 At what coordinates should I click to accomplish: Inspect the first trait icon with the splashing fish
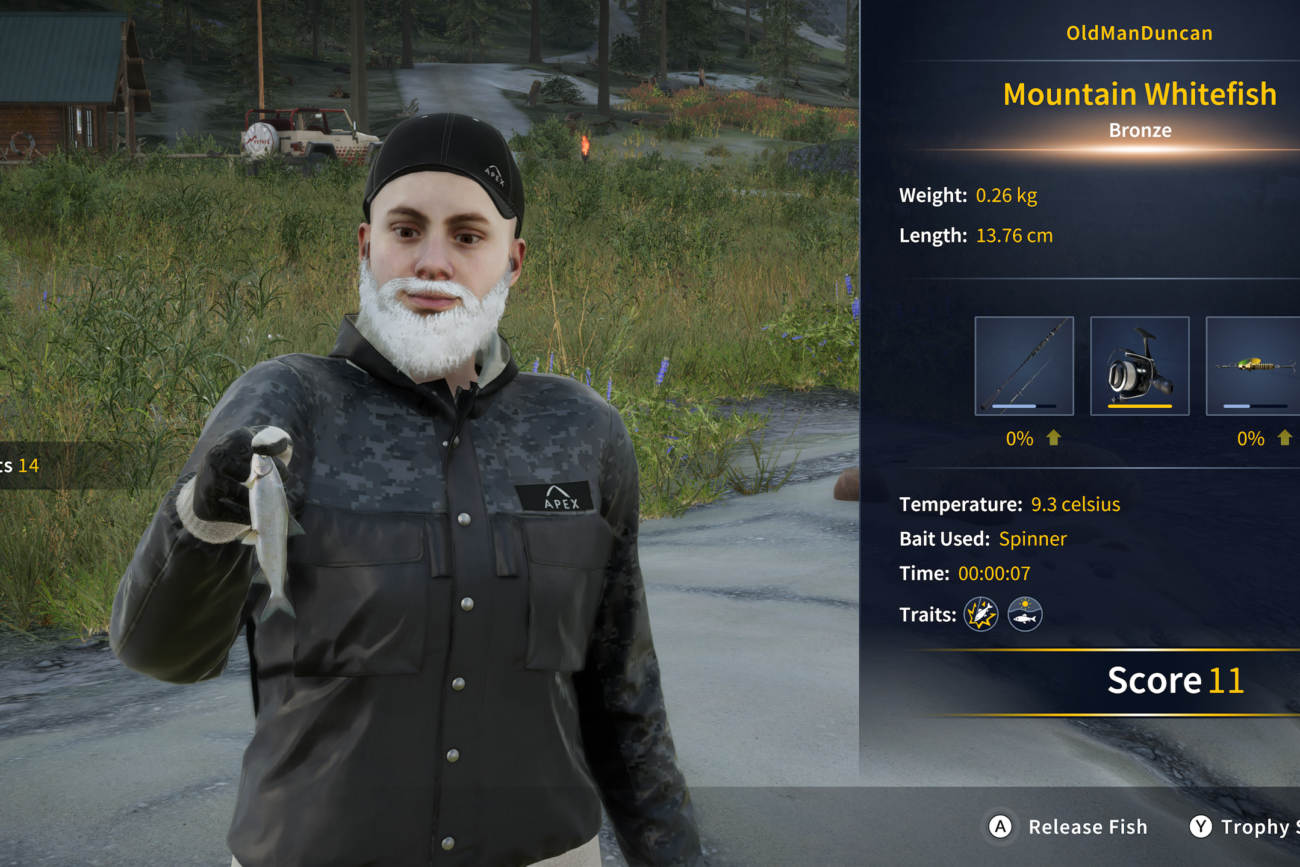(981, 614)
